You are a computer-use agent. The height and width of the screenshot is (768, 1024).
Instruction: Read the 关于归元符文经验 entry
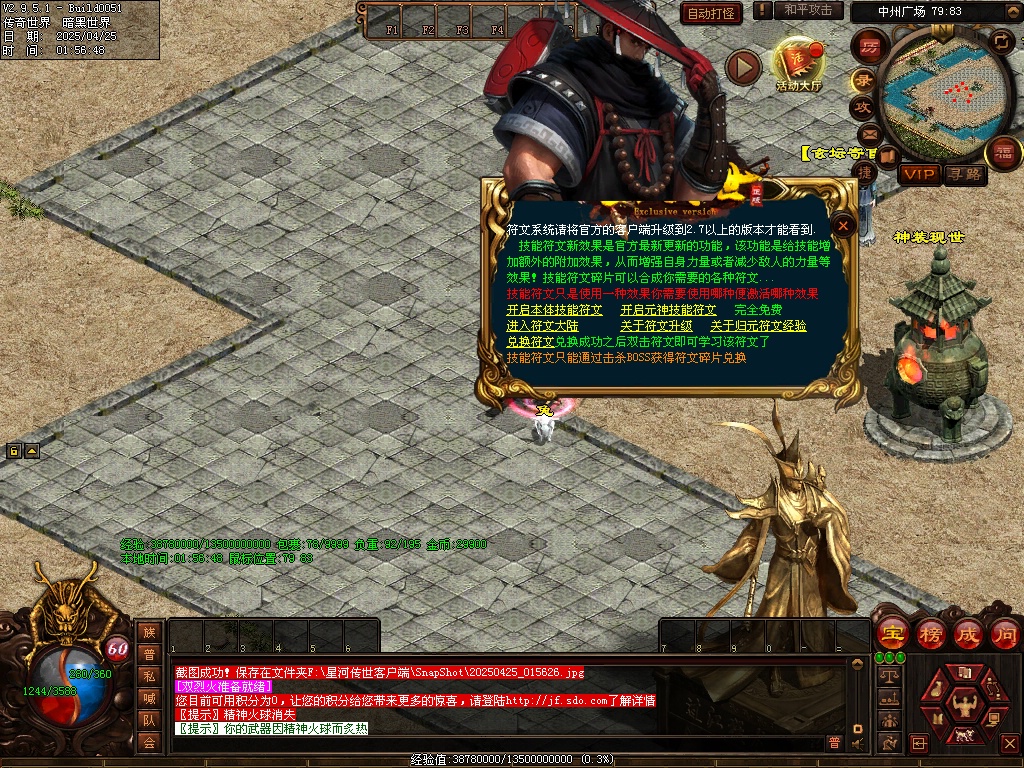pyautogui.click(x=758, y=326)
